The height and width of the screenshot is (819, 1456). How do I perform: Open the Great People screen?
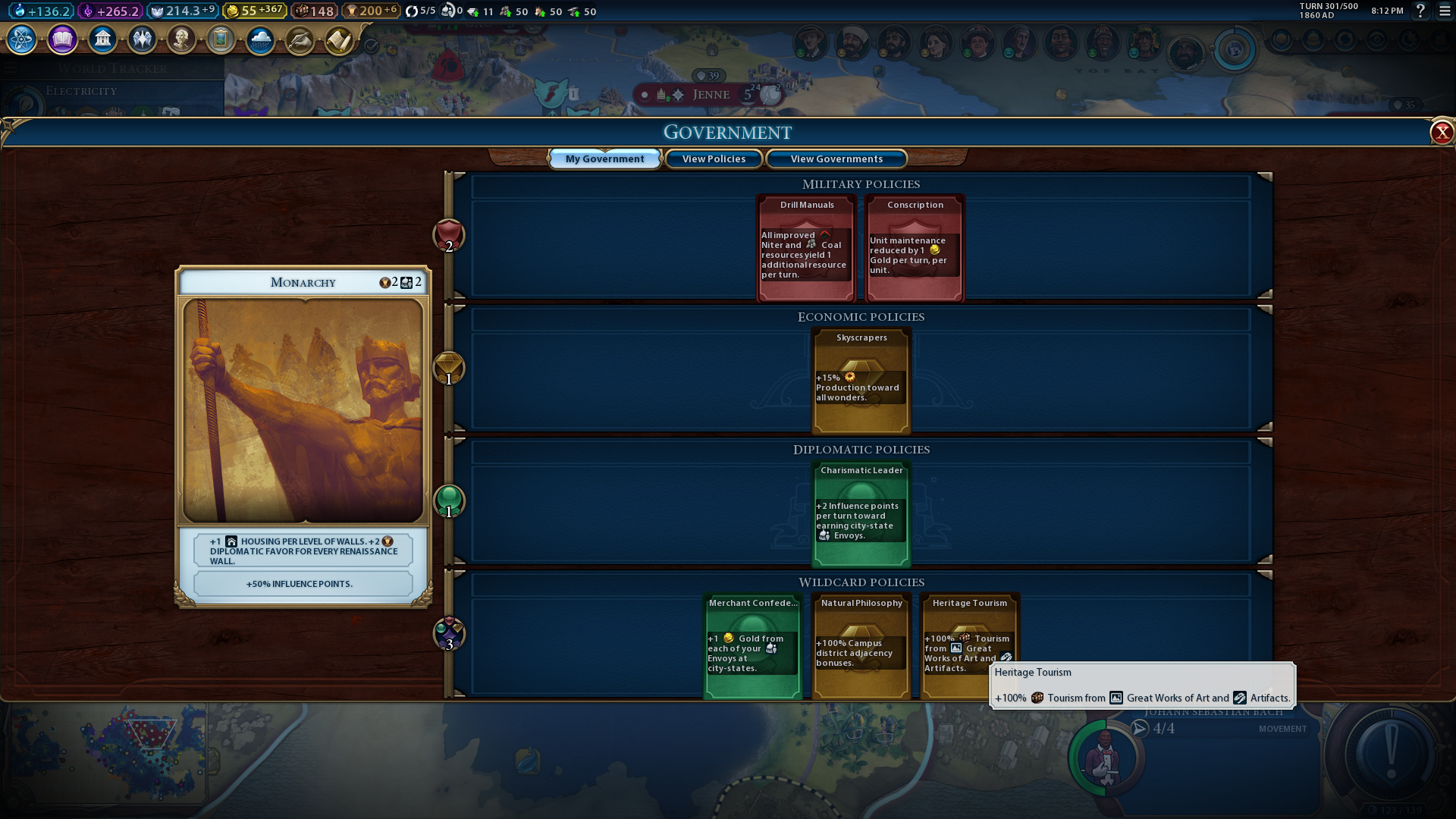pos(181,39)
